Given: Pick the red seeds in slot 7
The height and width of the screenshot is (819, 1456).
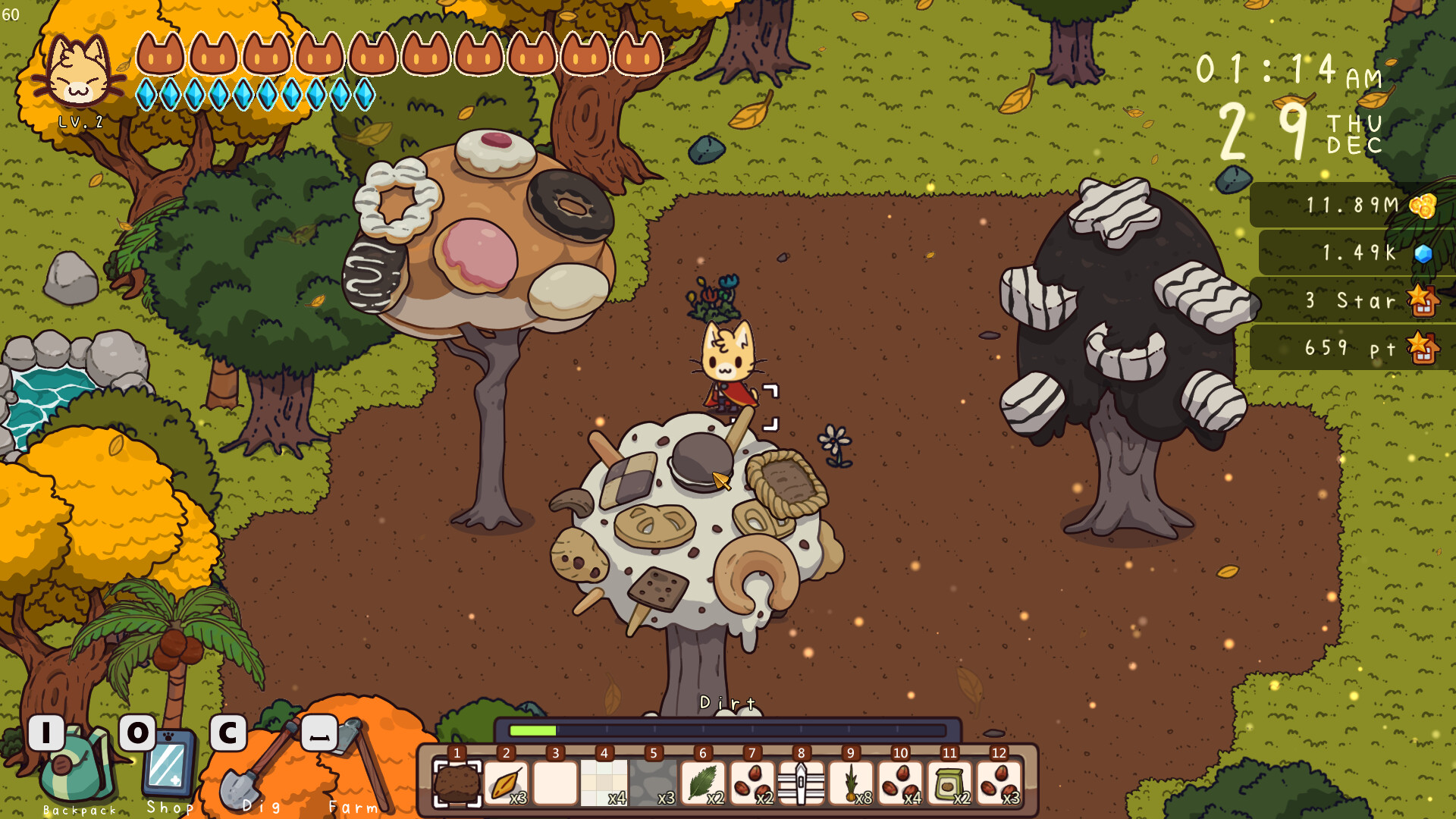Looking at the screenshot, I should coord(752,783).
